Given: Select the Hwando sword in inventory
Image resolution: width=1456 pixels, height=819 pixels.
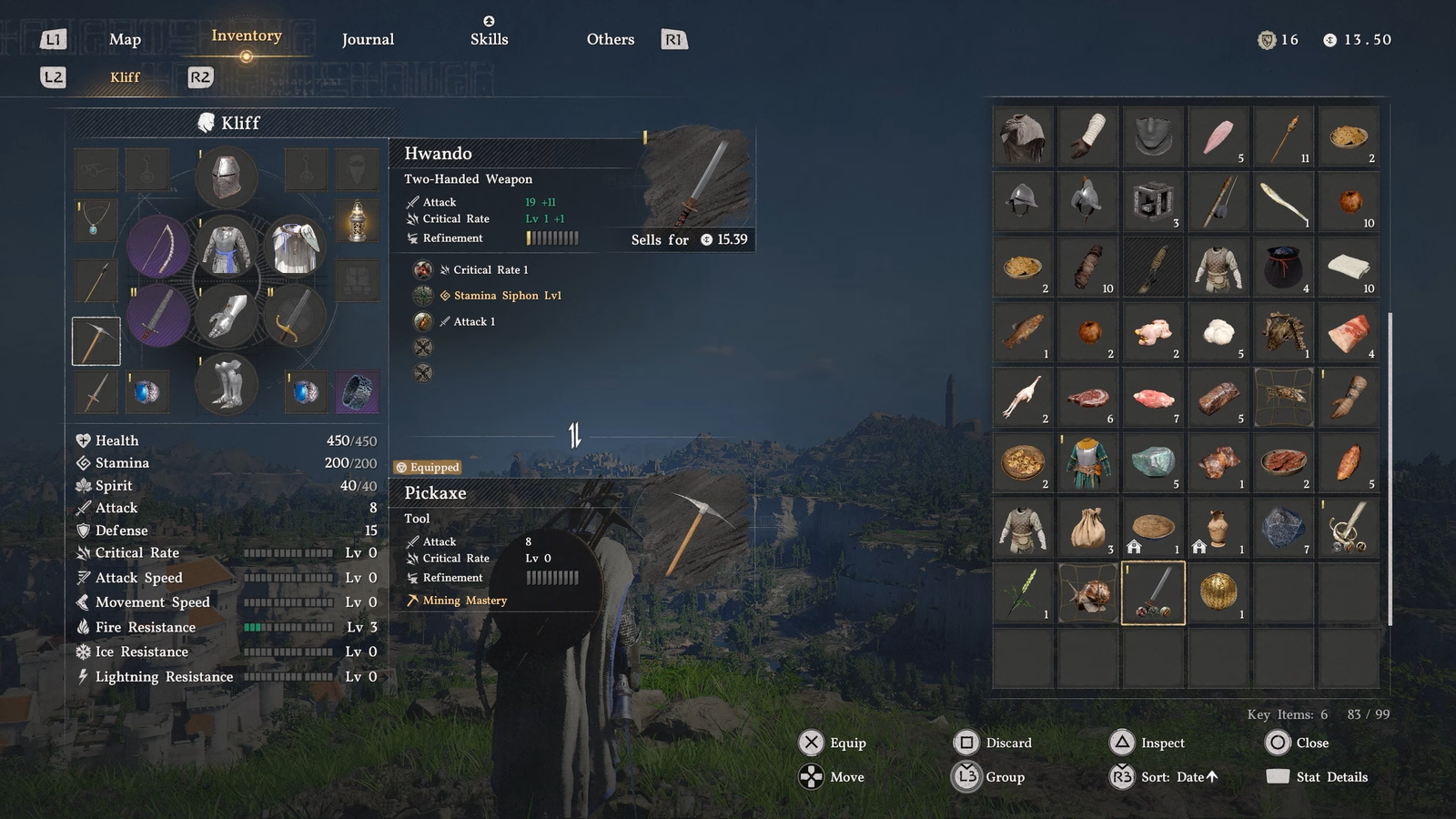Looking at the screenshot, I should (x=1153, y=593).
